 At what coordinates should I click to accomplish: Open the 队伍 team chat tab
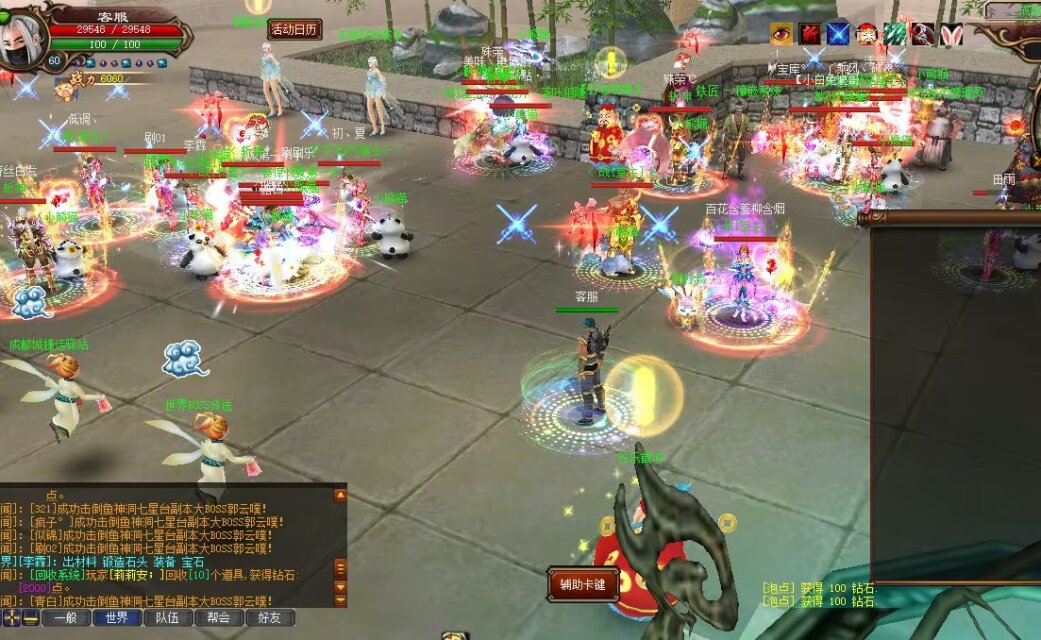point(168,618)
